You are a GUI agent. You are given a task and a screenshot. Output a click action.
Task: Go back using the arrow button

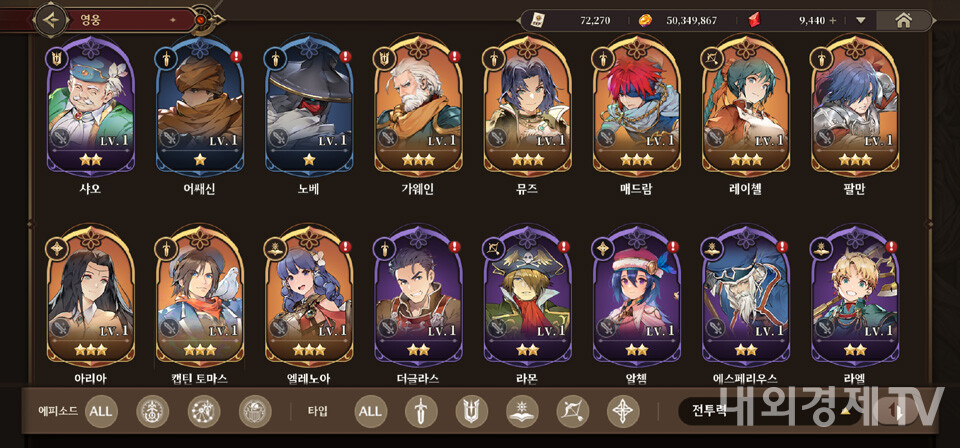[51, 18]
